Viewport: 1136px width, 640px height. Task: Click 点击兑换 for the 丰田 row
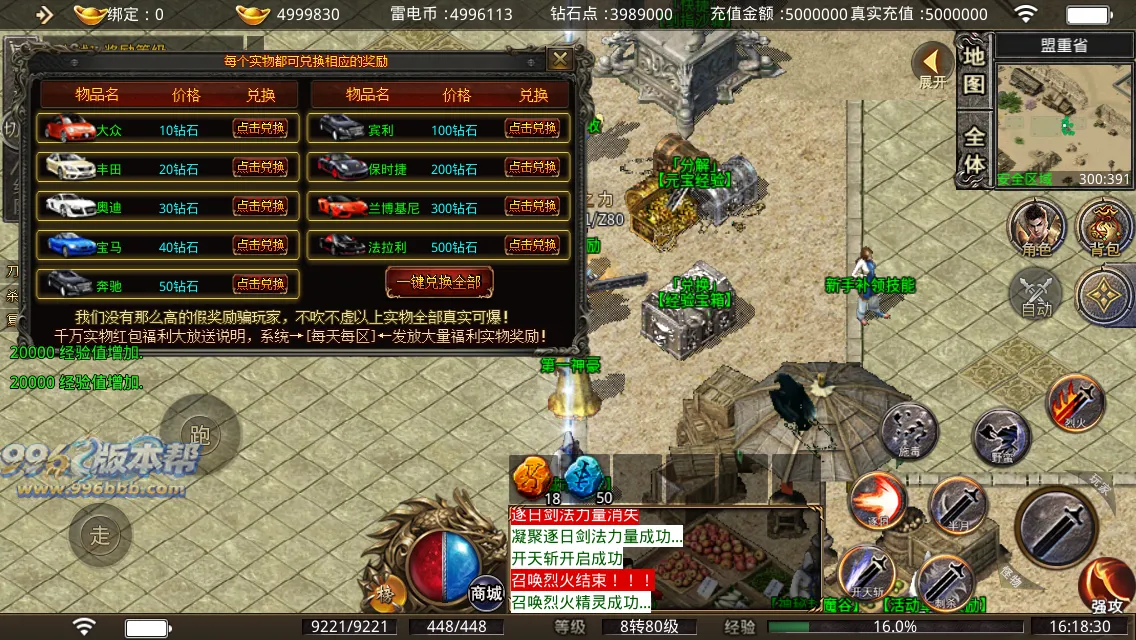tap(260, 167)
